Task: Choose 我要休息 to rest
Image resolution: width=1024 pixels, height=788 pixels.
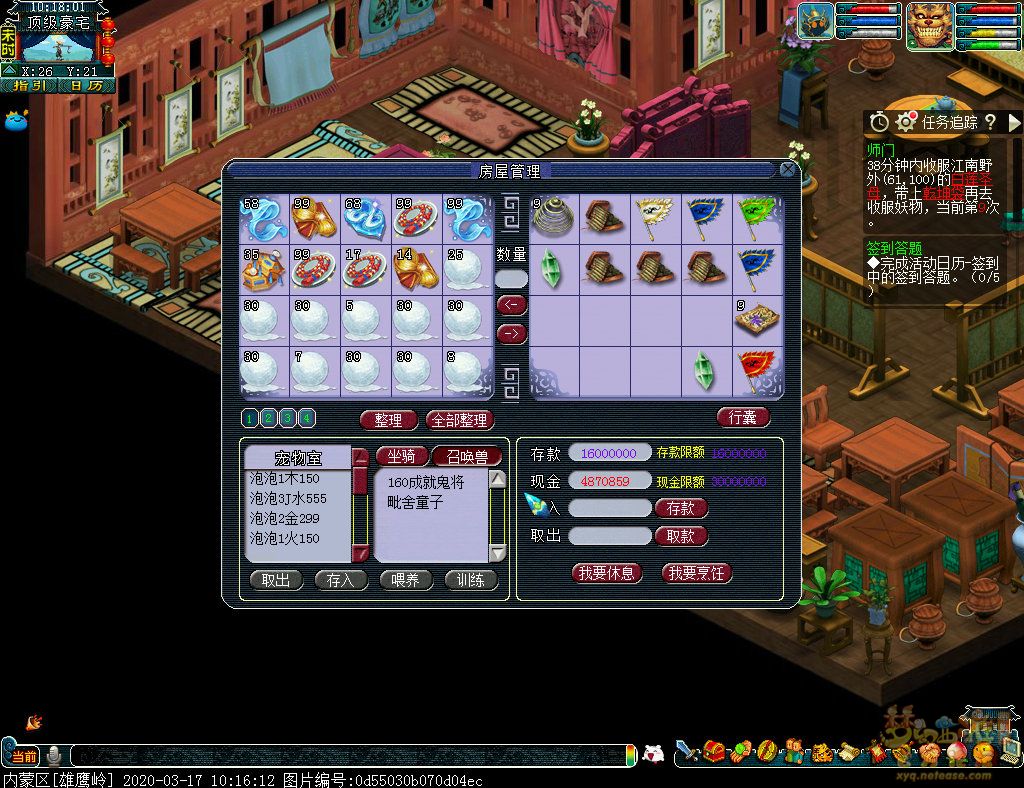Action: pyautogui.click(x=606, y=573)
